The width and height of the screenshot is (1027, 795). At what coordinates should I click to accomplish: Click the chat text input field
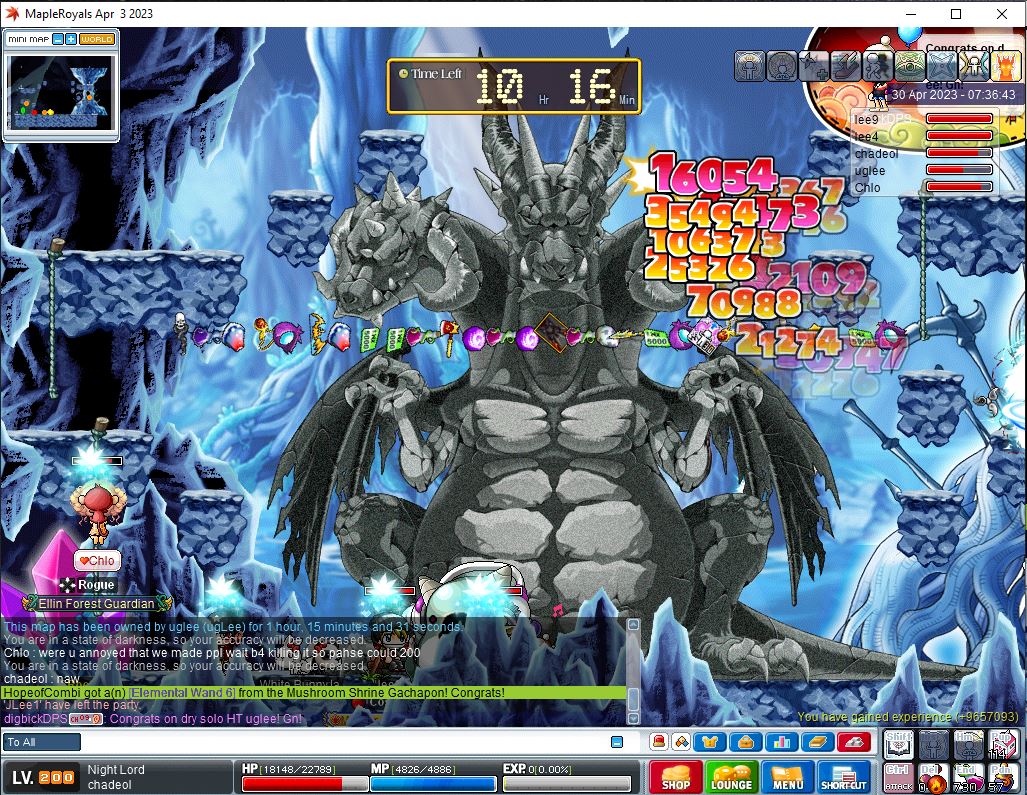(340, 742)
